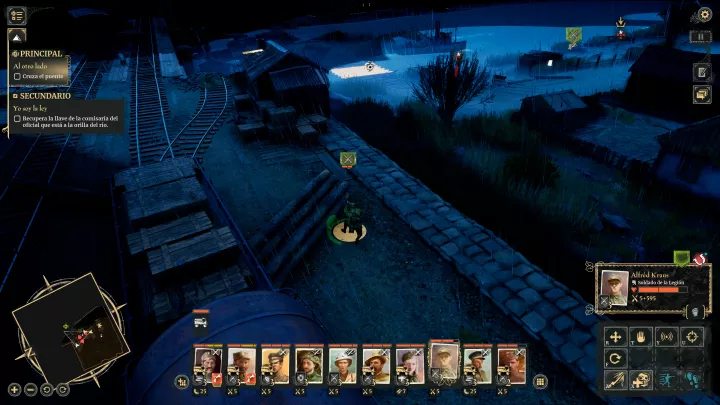Open the squad grid button beside portraits
Screen dimensions: 720x405
pos(540,381)
